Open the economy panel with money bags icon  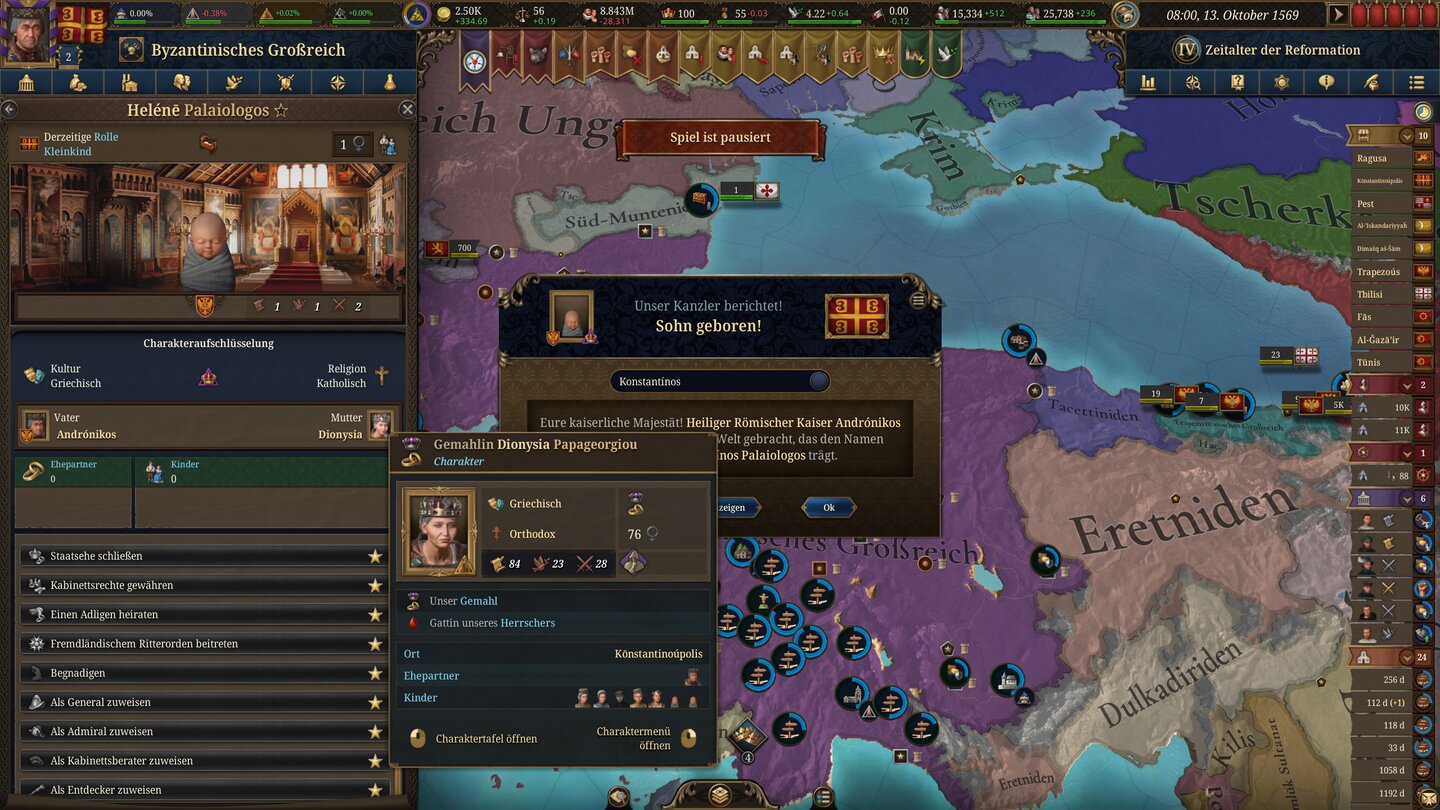[79, 82]
